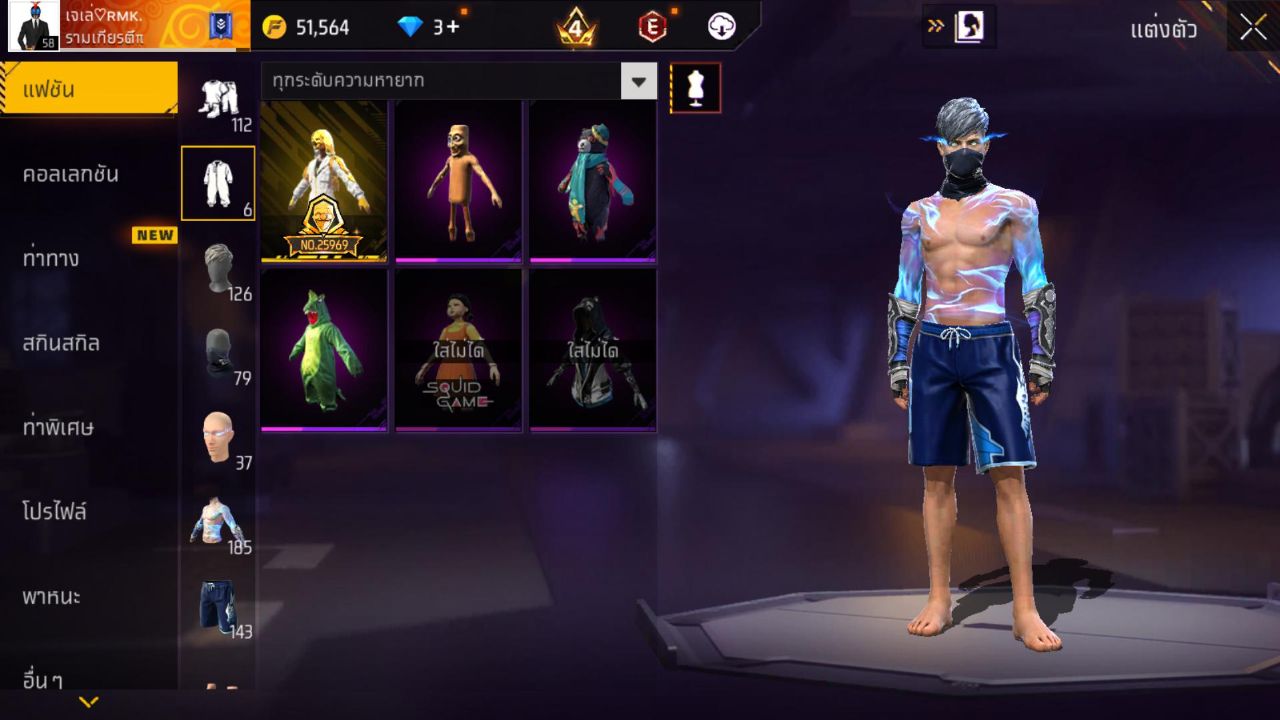Select the green dinosaur costume thumbnail
This screenshot has height=720, width=1280.
323,349
